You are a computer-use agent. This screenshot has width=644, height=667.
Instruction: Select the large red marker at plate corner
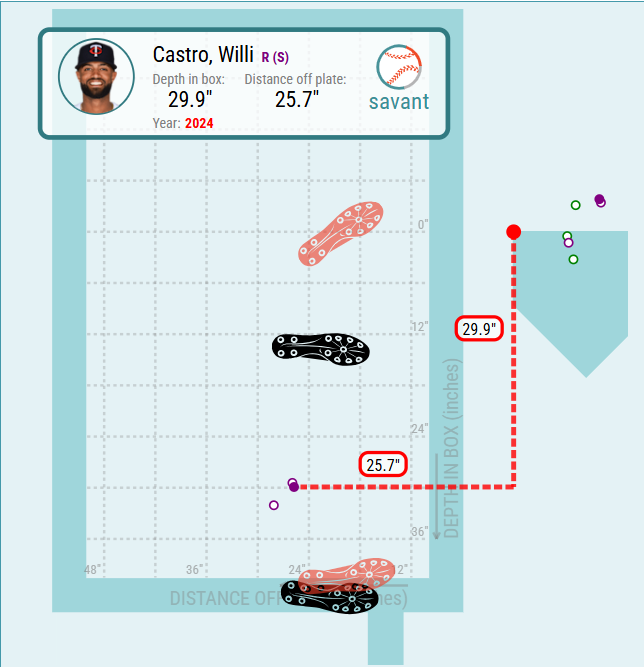514,232
